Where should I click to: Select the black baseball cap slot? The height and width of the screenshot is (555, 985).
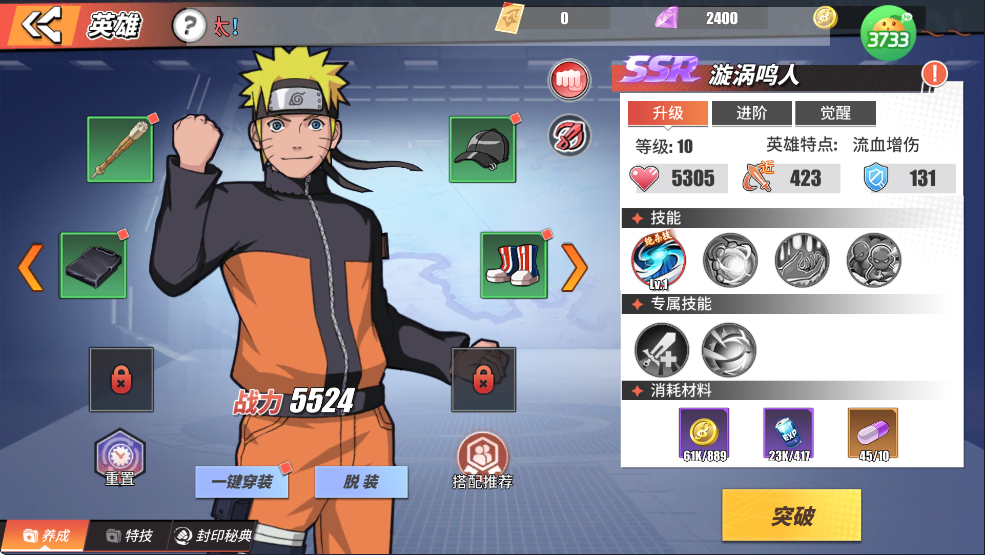pyautogui.click(x=482, y=150)
